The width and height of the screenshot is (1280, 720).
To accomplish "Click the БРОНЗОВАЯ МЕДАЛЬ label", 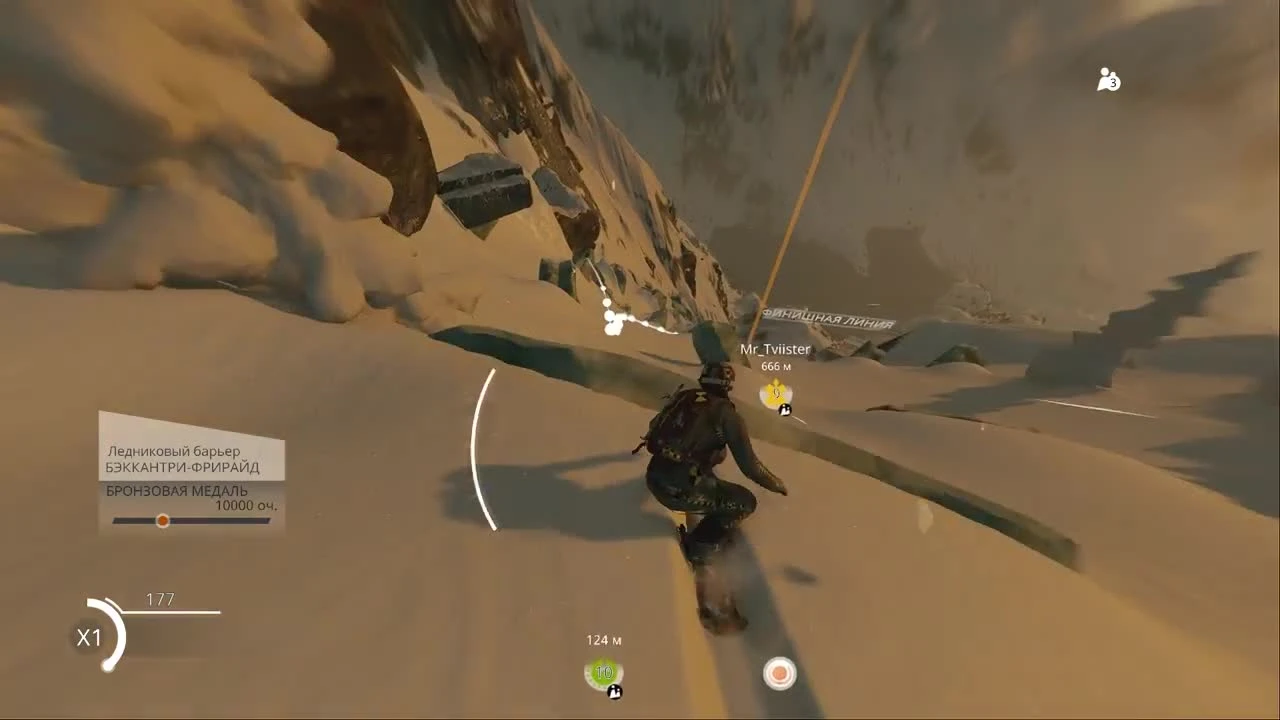I will pos(174,491).
